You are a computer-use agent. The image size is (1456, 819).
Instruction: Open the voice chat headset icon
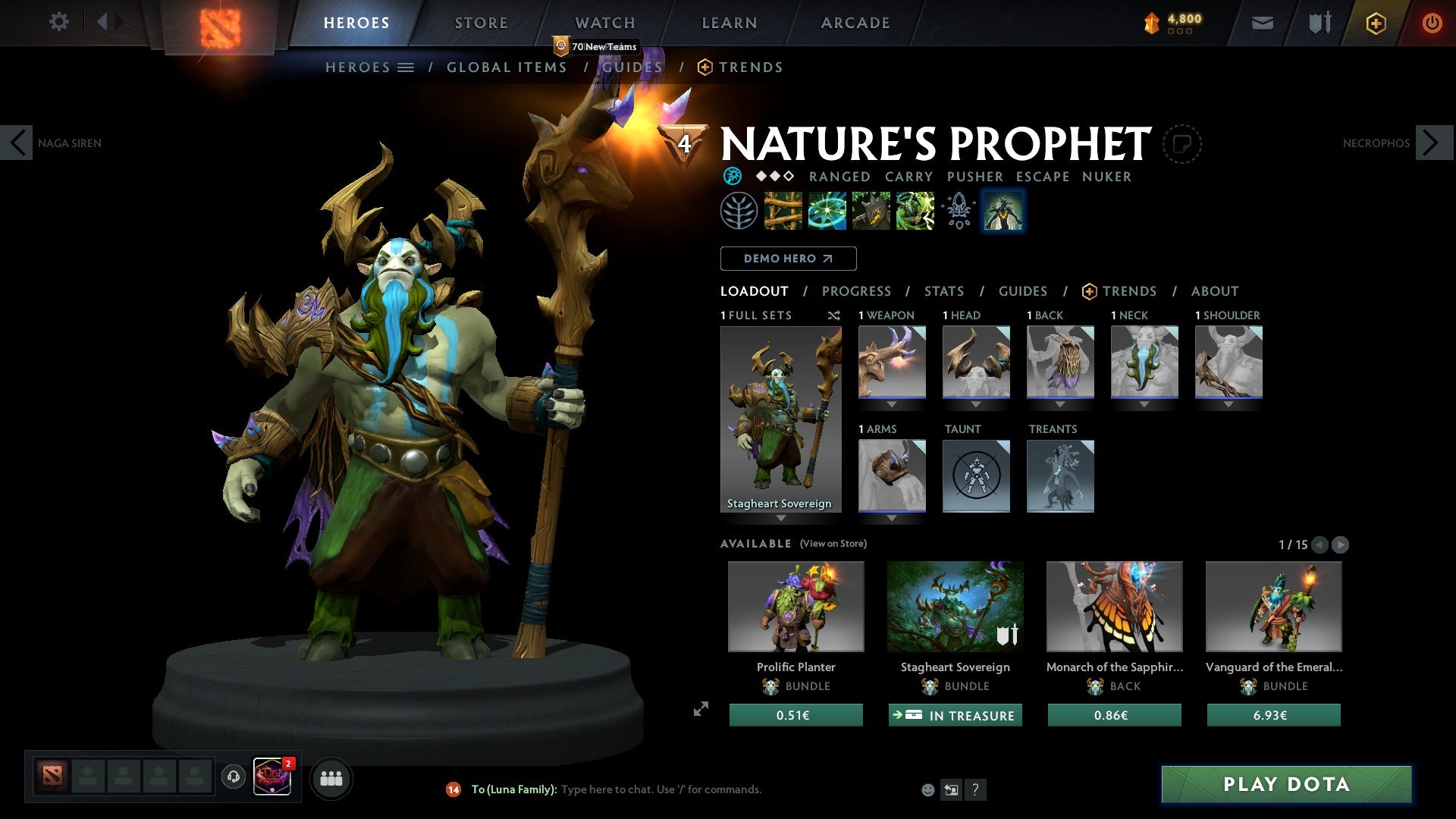coord(233,778)
